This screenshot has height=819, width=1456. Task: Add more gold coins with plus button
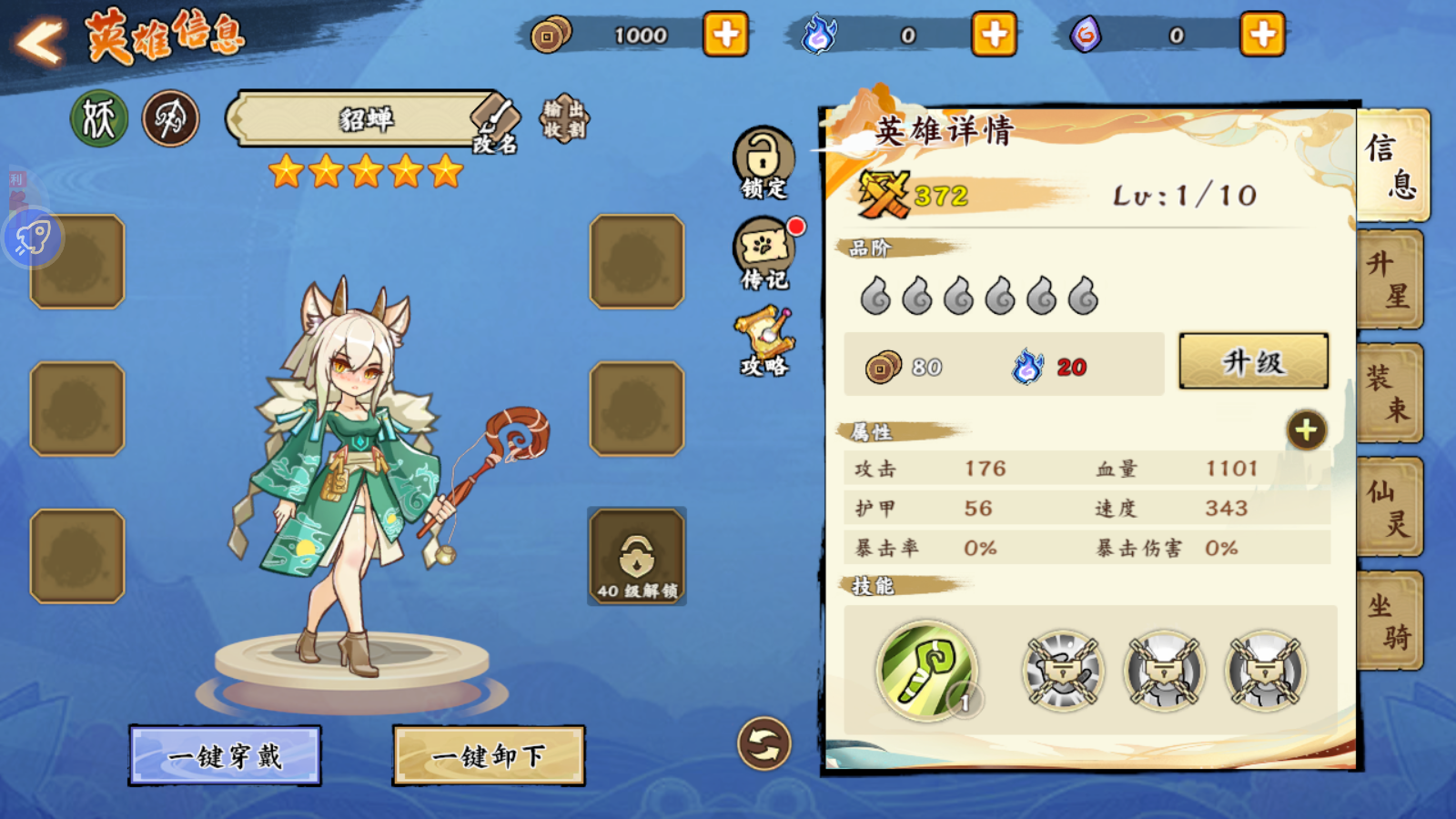pyautogui.click(x=725, y=35)
